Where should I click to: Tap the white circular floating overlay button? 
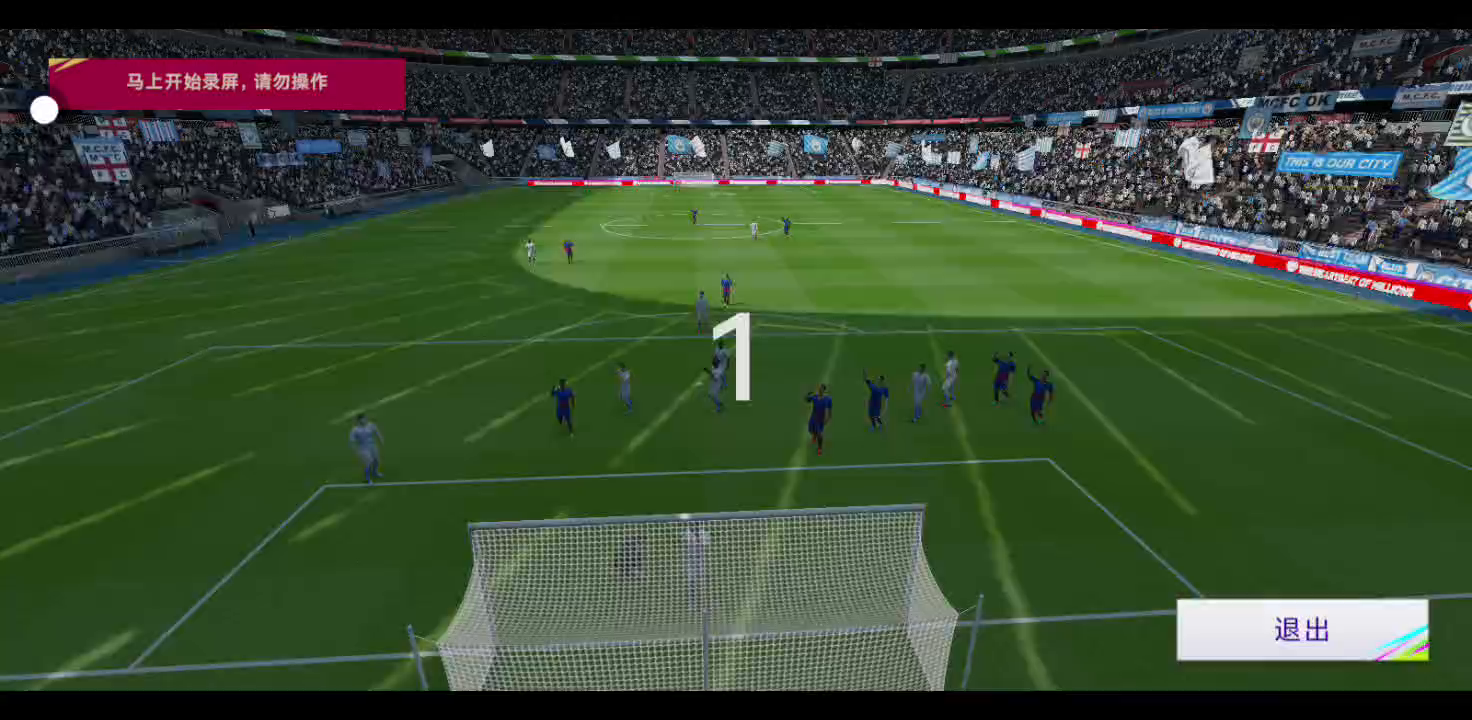pyautogui.click(x=44, y=110)
